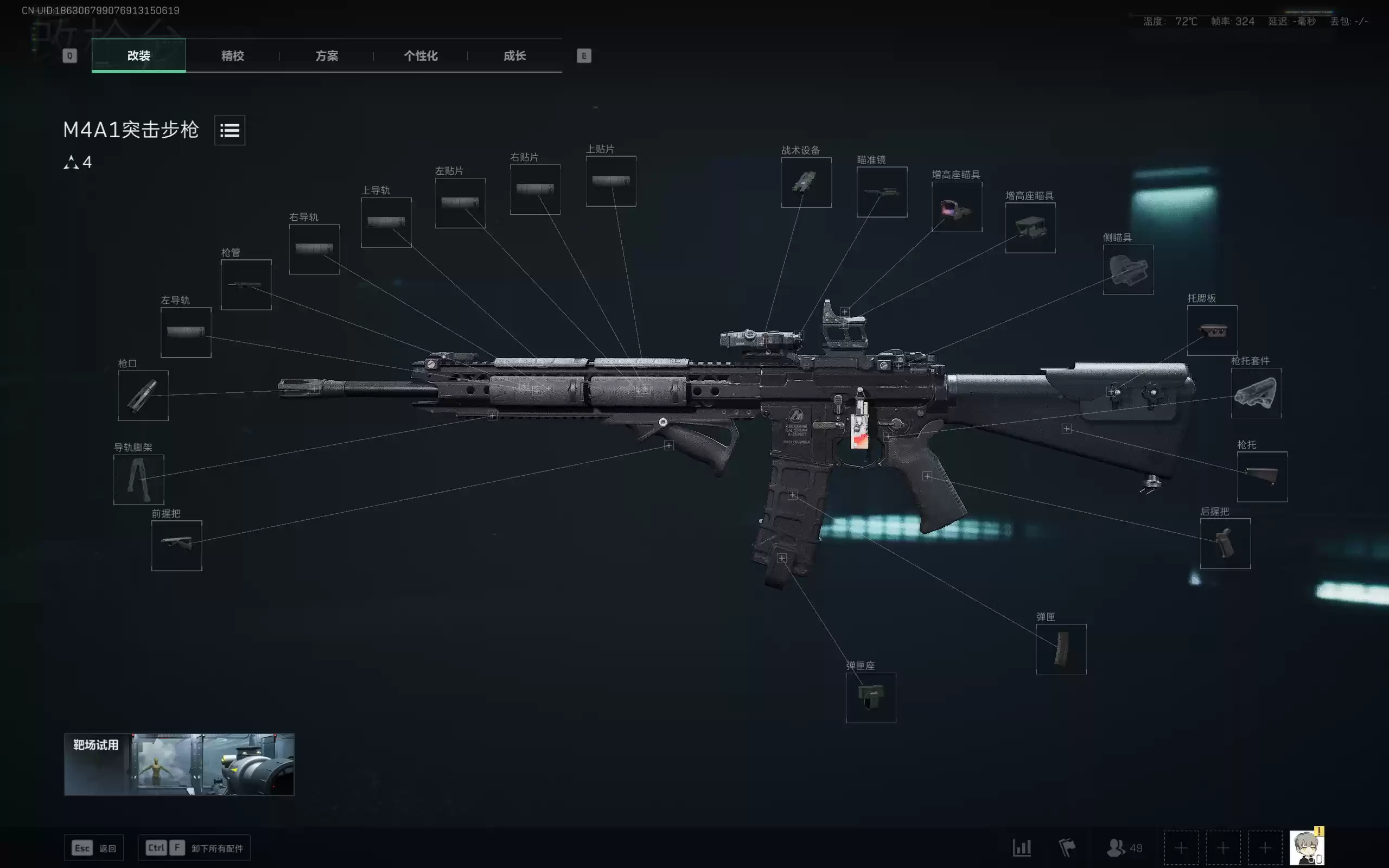
Task: Select the 导轨脚架 bipod slot
Action: [x=138, y=480]
